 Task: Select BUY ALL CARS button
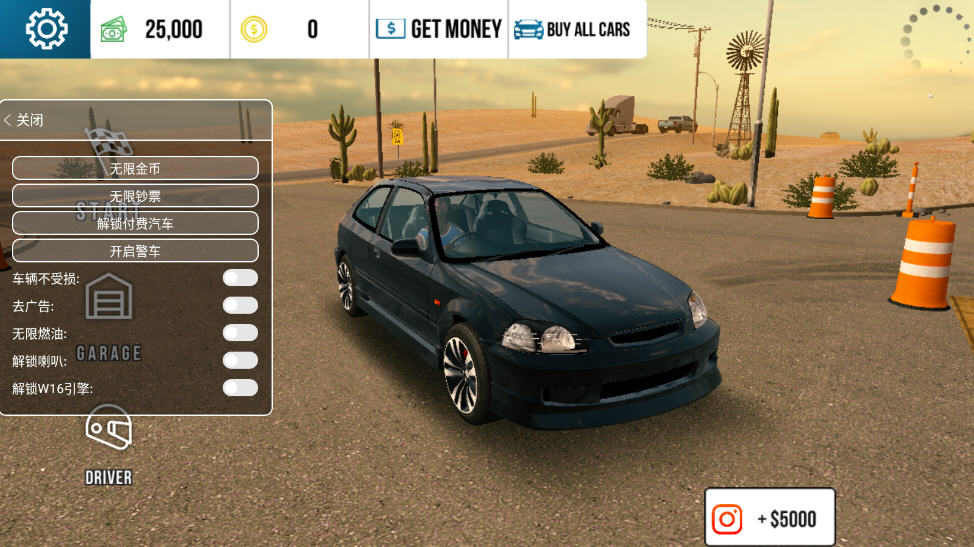point(573,29)
